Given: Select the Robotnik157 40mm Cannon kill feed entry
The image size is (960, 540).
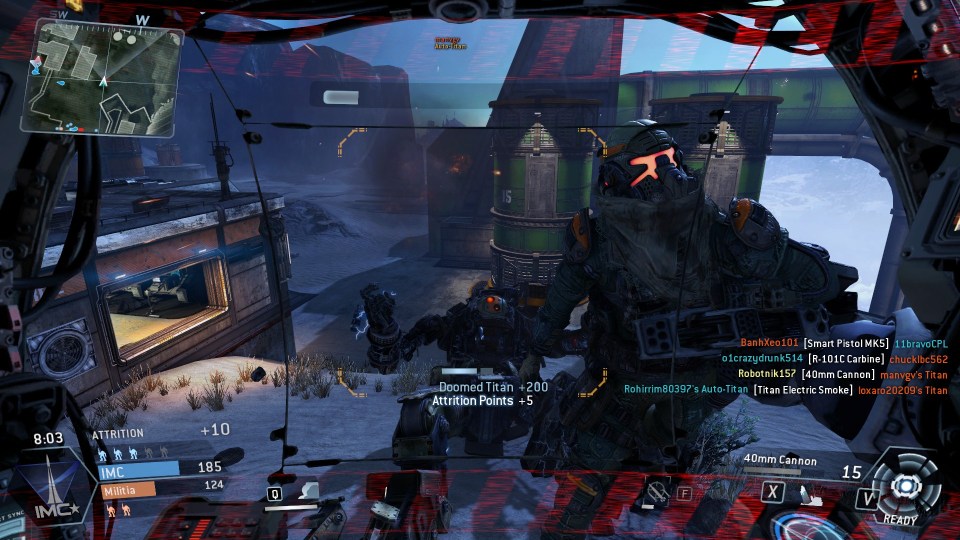Looking at the screenshot, I should click(x=842, y=374).
